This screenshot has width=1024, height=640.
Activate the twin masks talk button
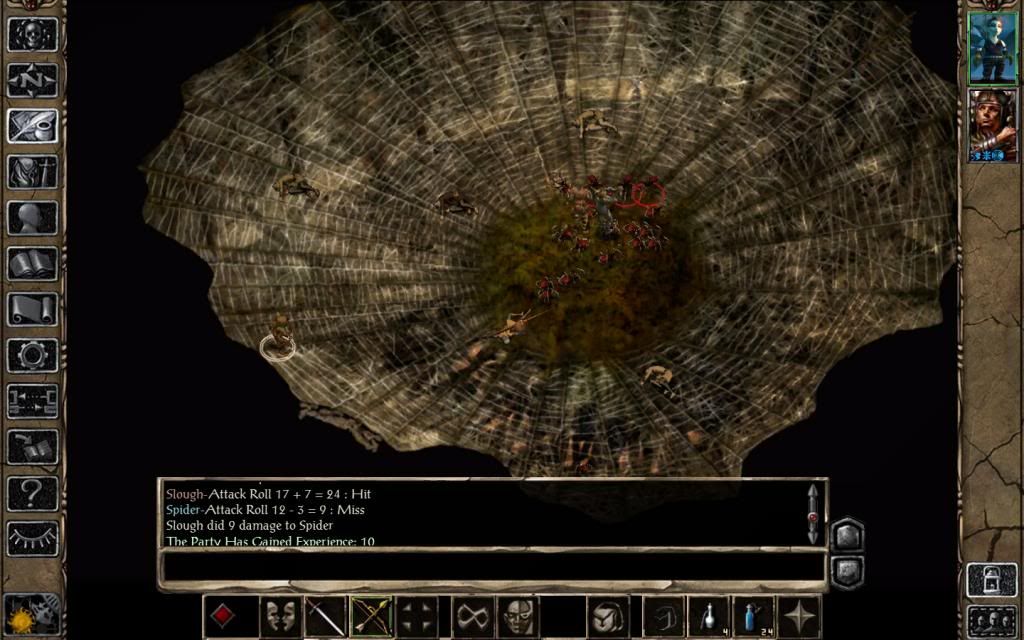tap(280, 616)
